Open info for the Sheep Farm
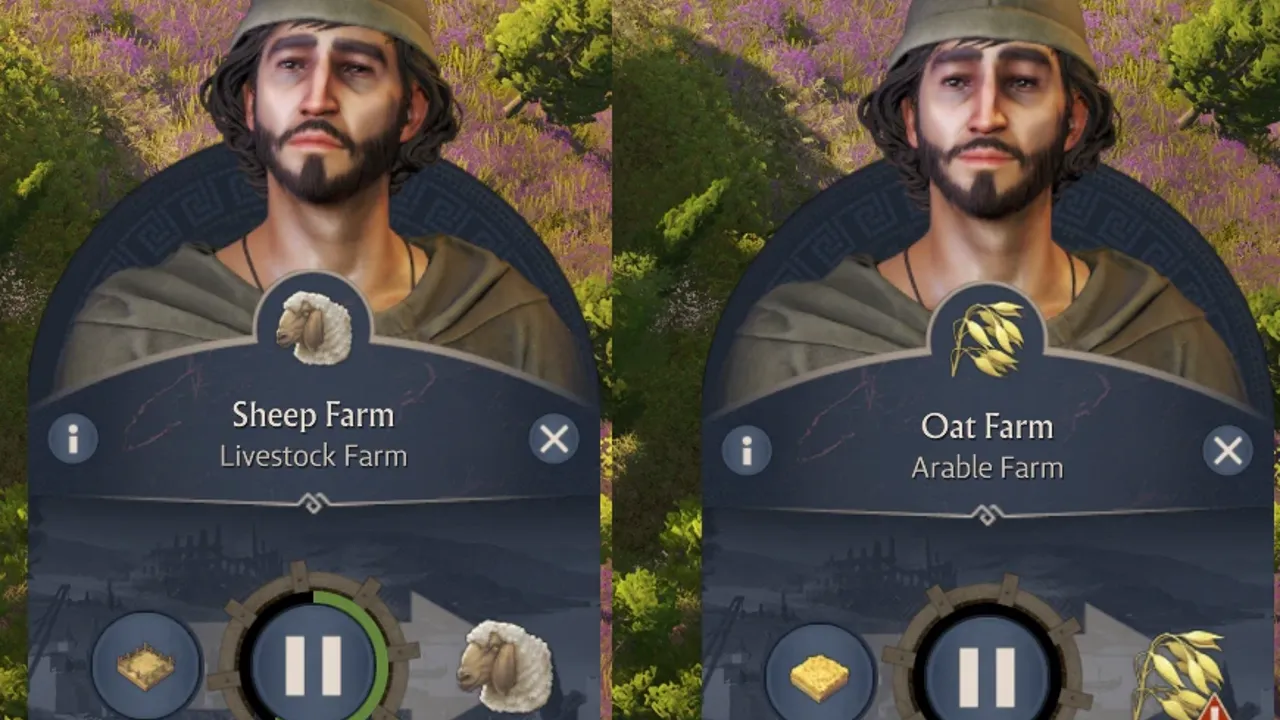1280x720 pixels. pos(73,438)
